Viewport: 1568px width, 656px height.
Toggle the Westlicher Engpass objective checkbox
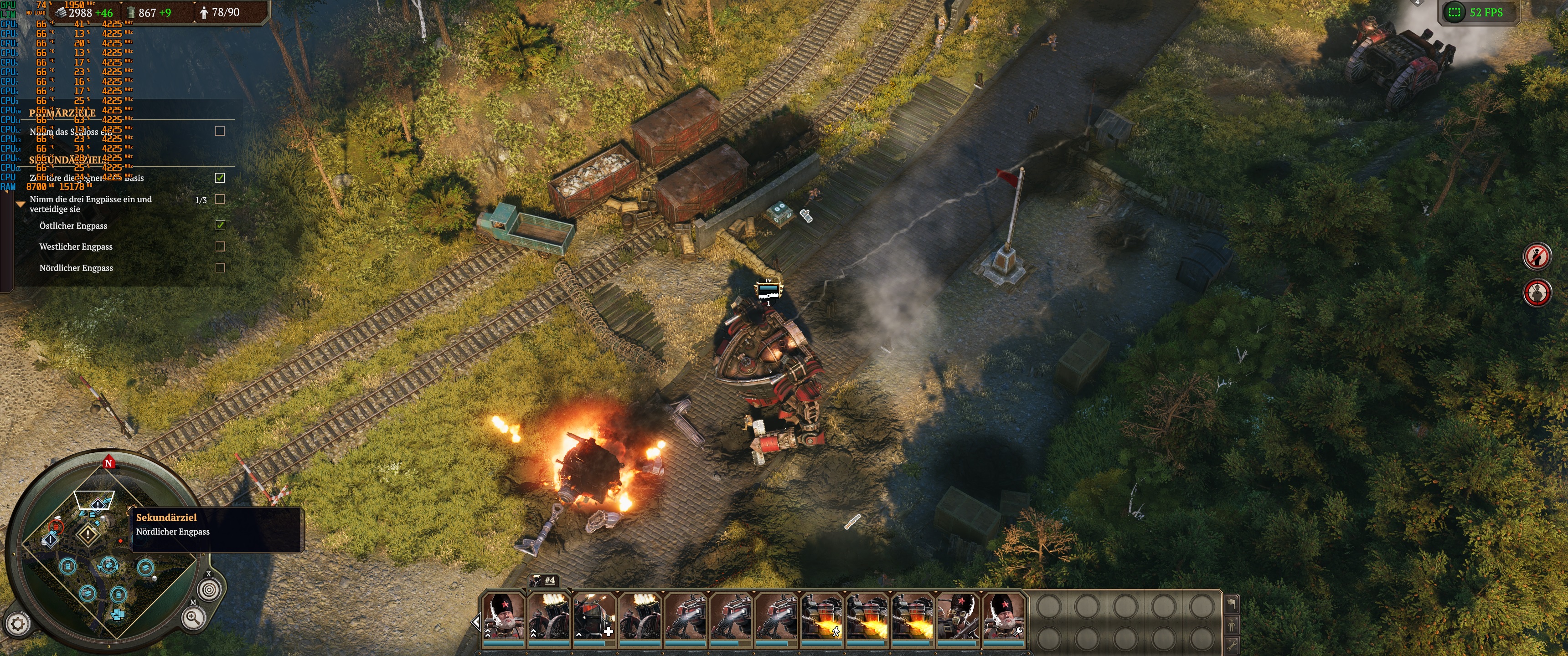pos(220,246)
